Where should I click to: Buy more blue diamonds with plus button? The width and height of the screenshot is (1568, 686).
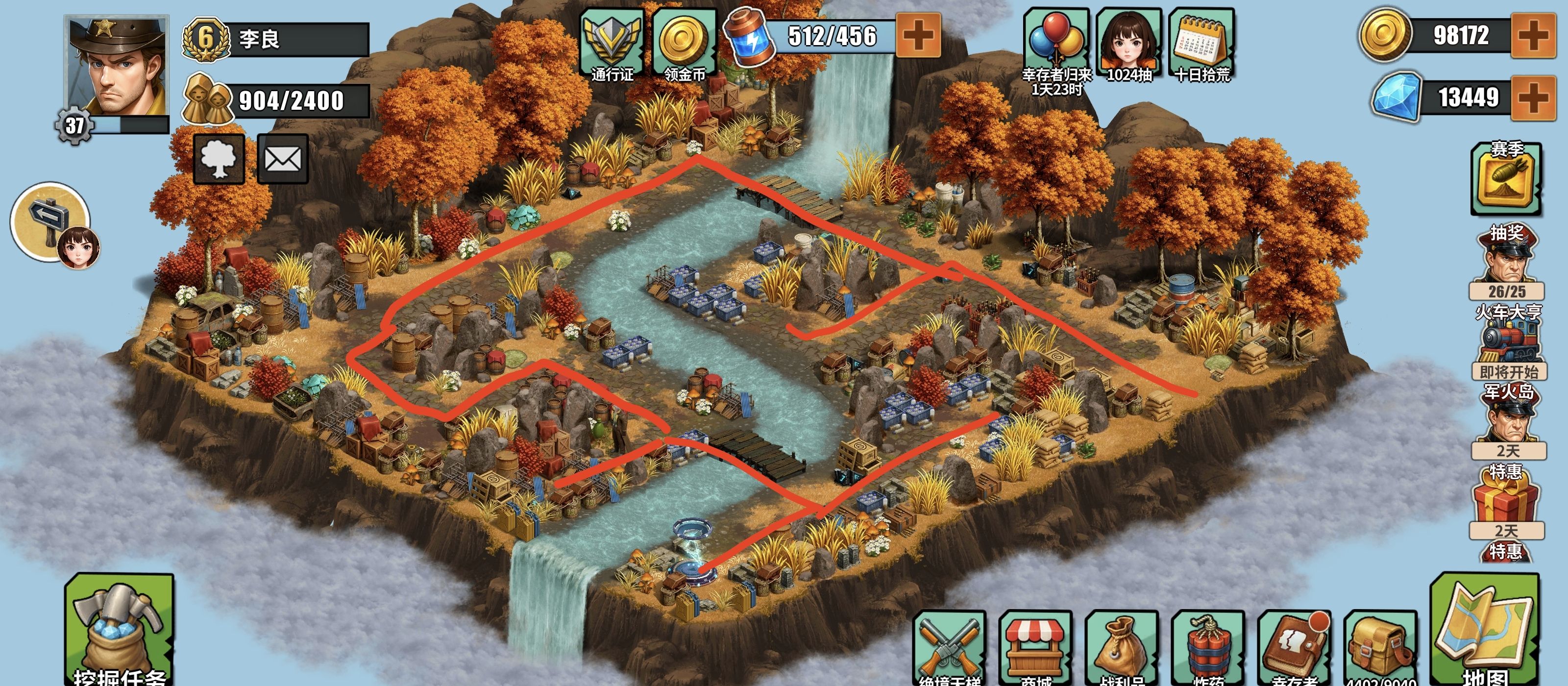click(1533, 98)
